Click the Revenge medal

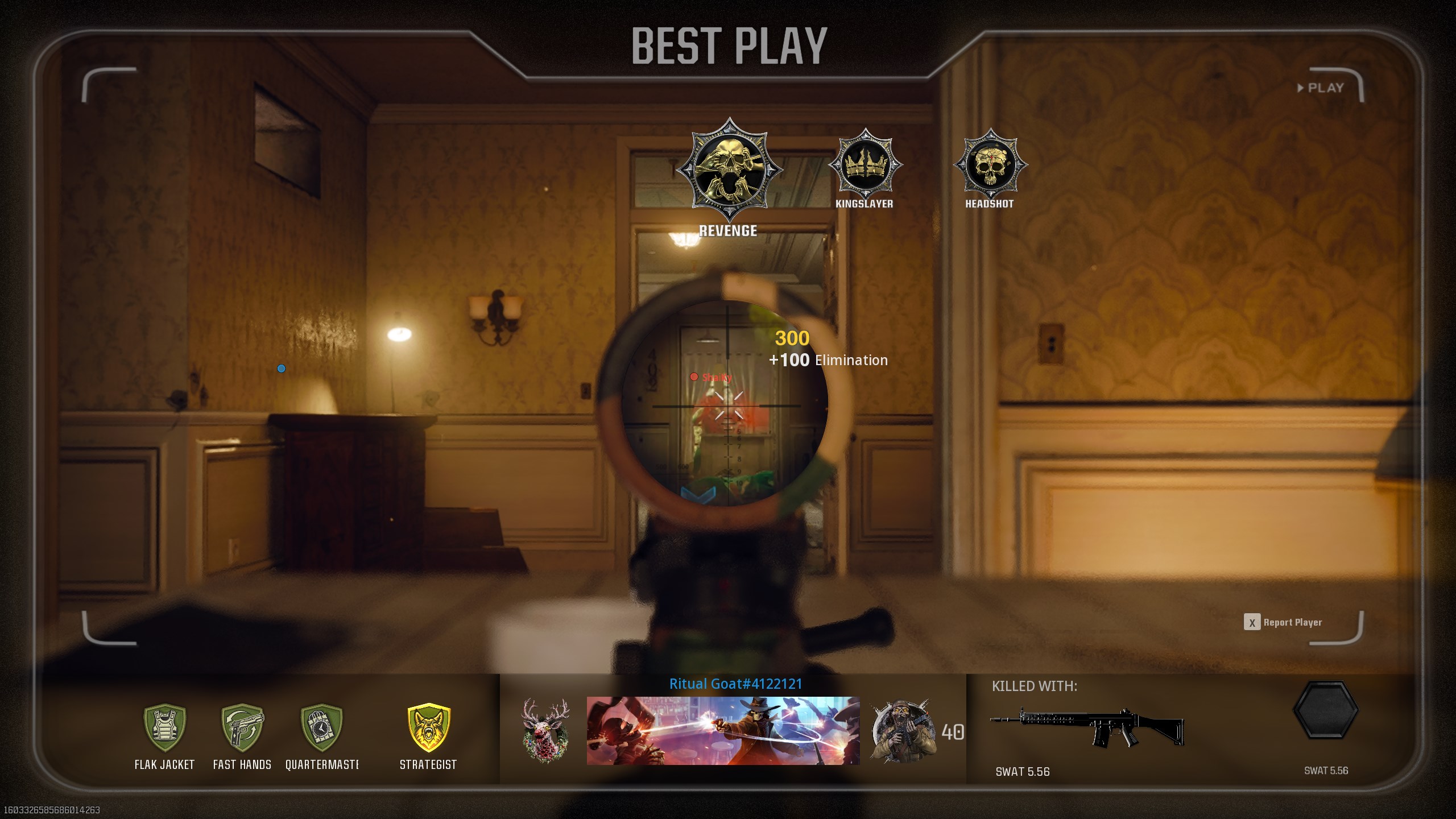729,169
